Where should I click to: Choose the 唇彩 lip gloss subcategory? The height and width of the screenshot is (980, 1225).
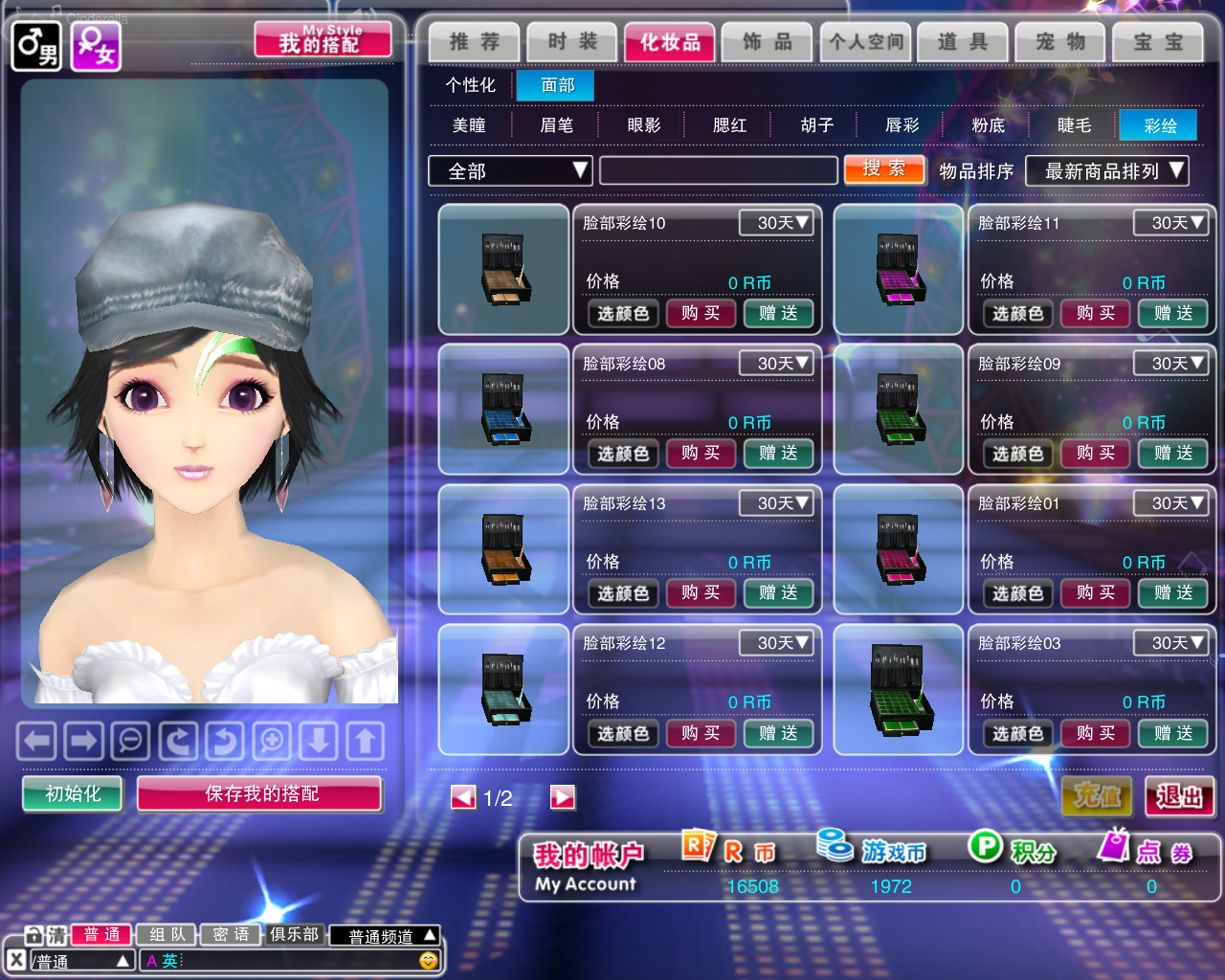point(902,125)
